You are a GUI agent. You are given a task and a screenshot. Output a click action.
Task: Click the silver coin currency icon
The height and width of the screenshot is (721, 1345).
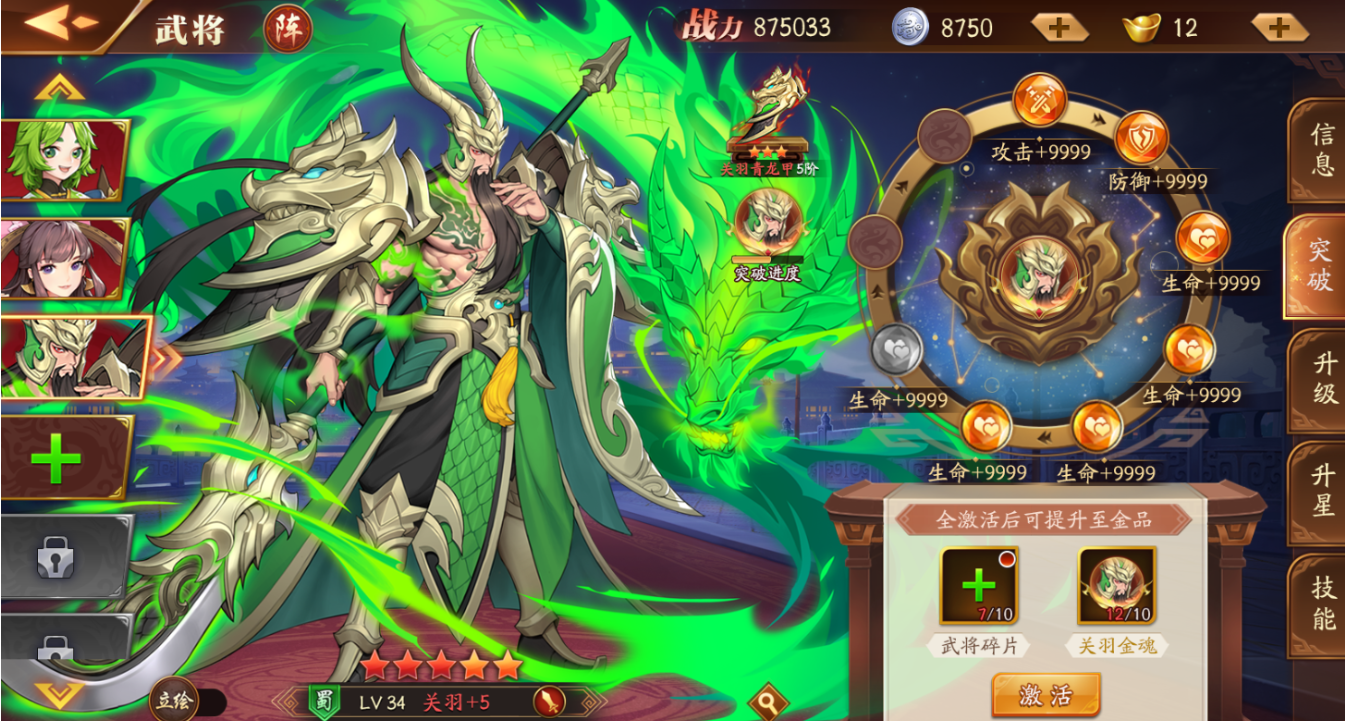coord(910,26)
